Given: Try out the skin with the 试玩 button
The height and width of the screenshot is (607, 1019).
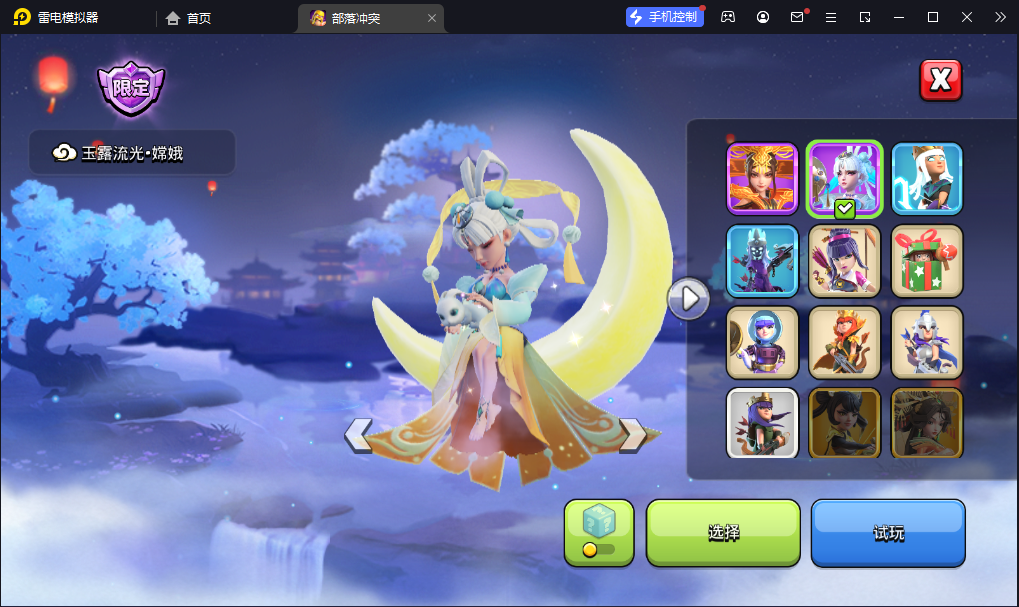Looking at the screenshot, I should (888, 532).
